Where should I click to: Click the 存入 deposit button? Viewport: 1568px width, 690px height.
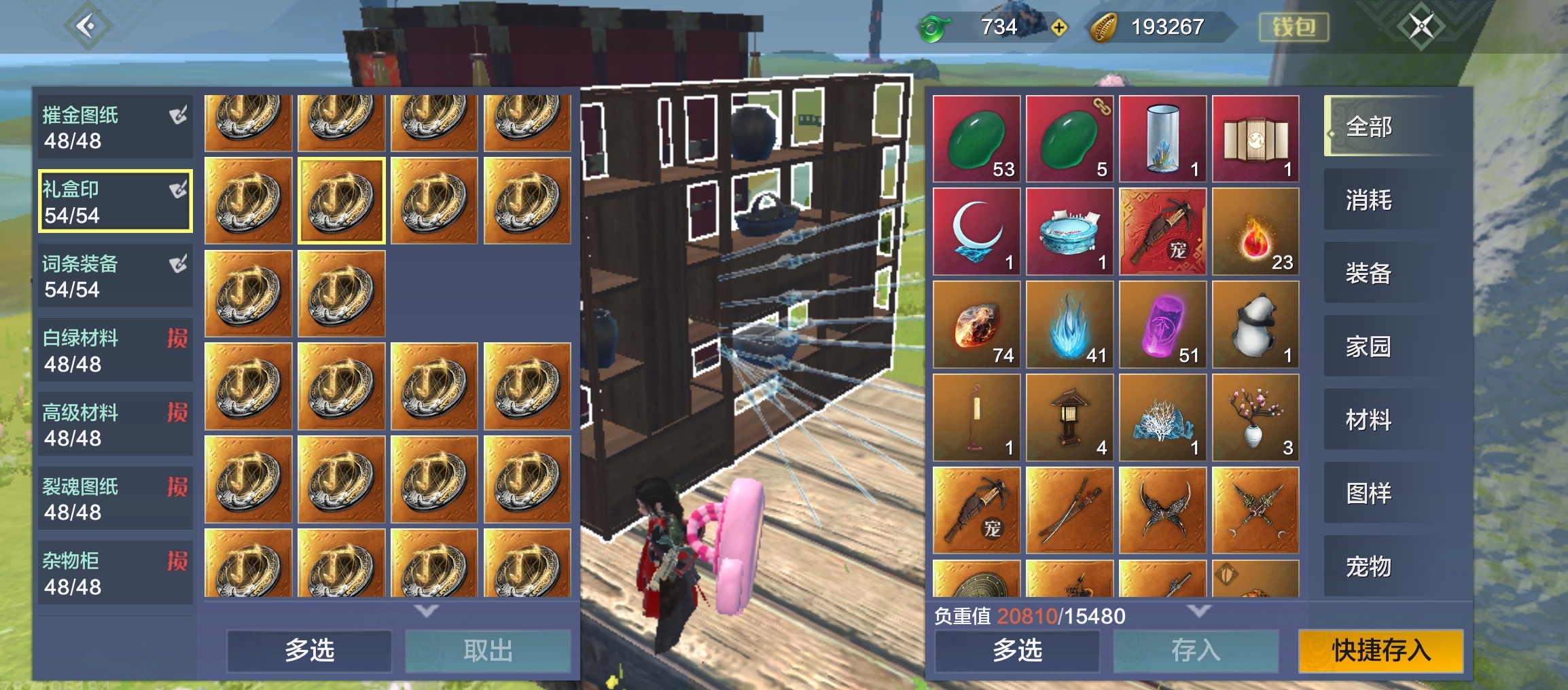pyautogui.click(x=1196, y=651)
